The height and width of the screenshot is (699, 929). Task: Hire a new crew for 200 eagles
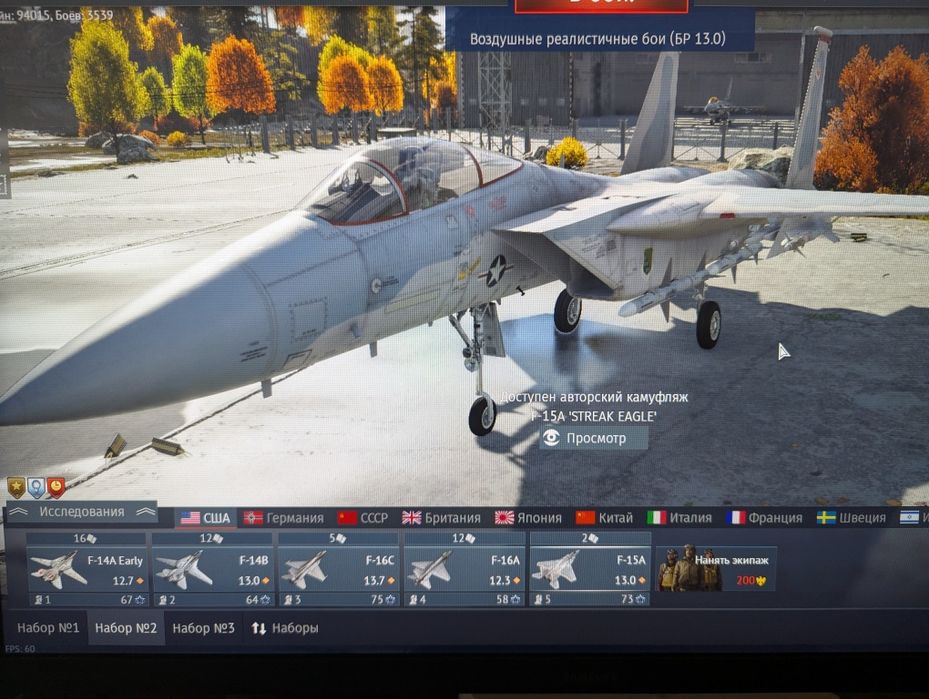tap(715, 568)
